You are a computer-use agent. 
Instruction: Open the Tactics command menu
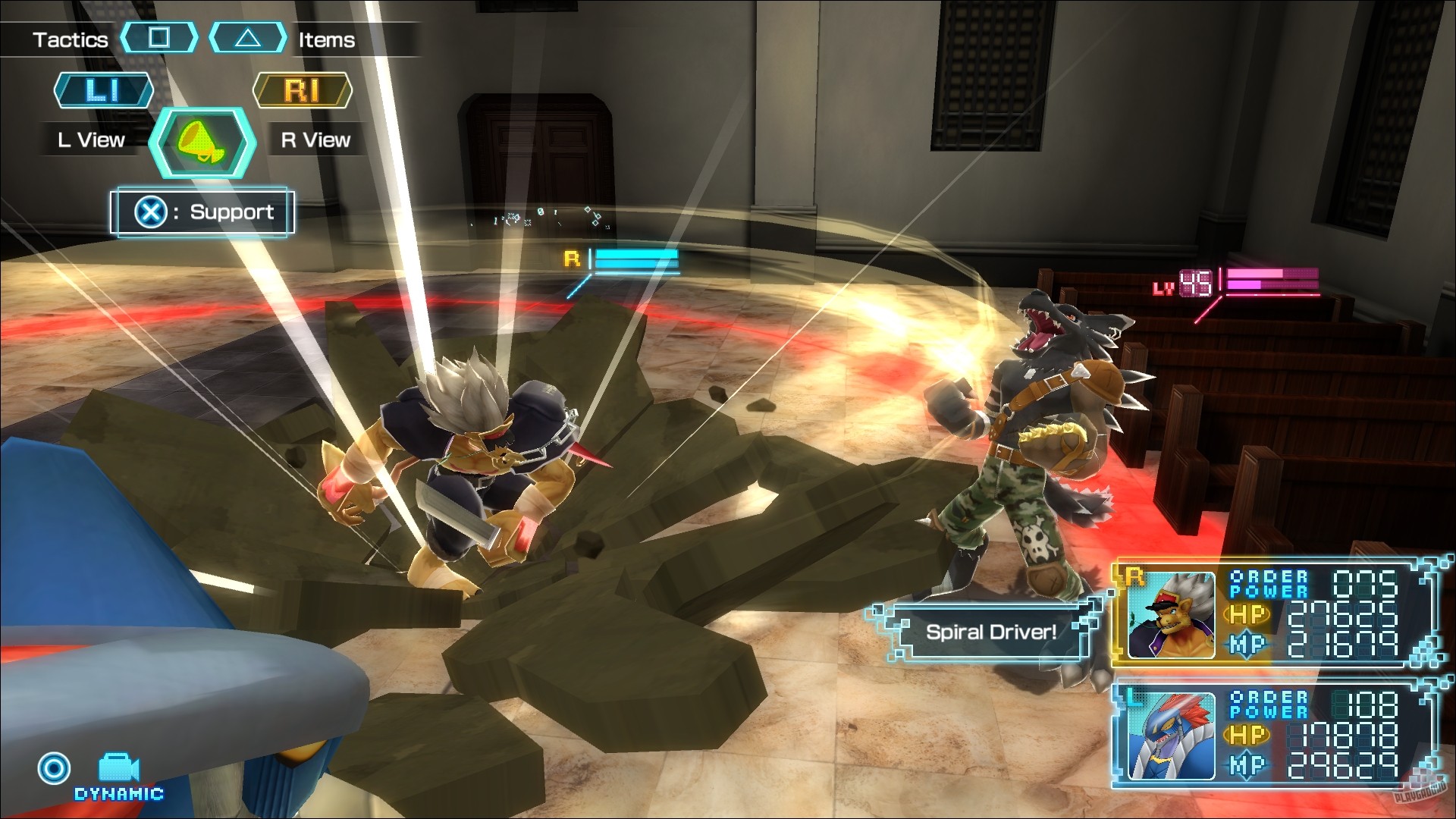(71, 39)
